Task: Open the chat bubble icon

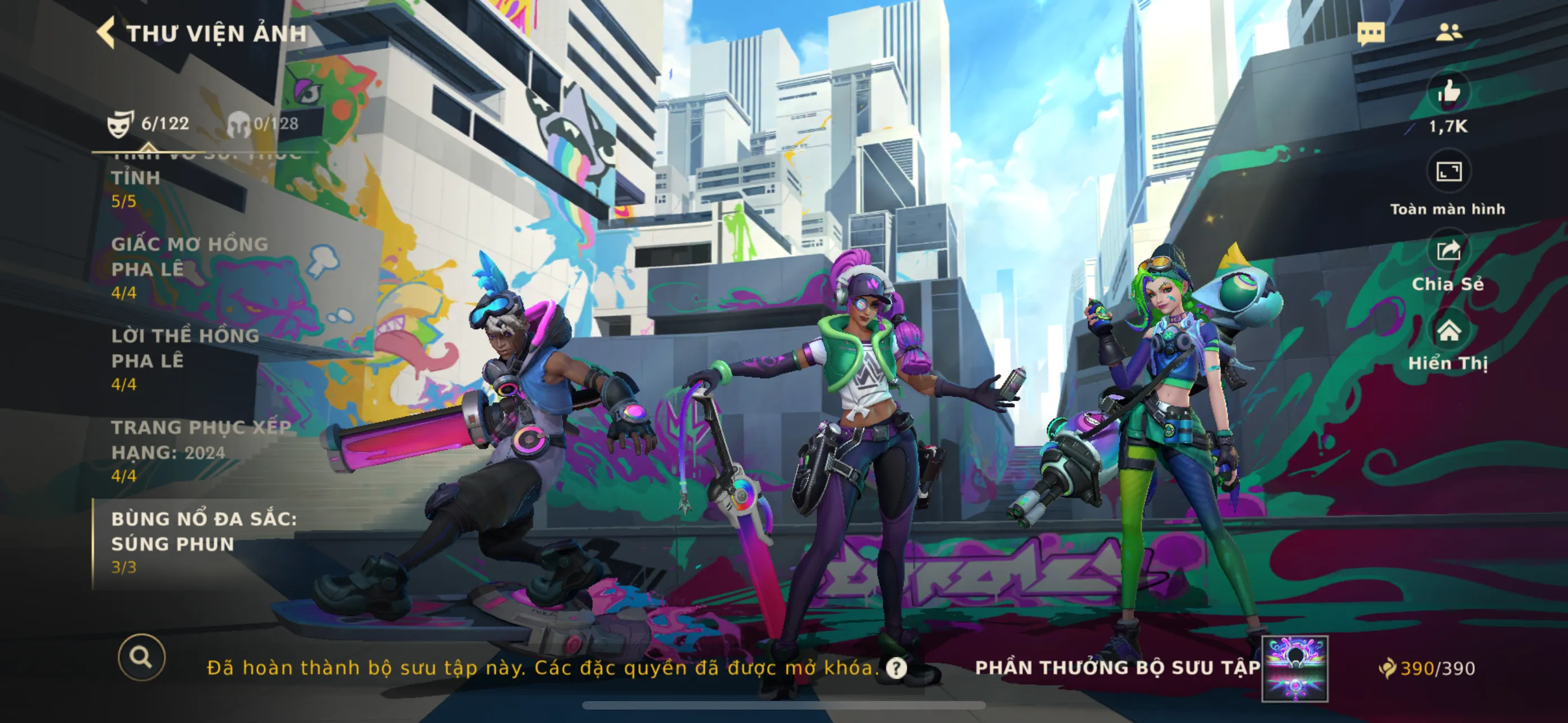Action: coord(1371,33)
